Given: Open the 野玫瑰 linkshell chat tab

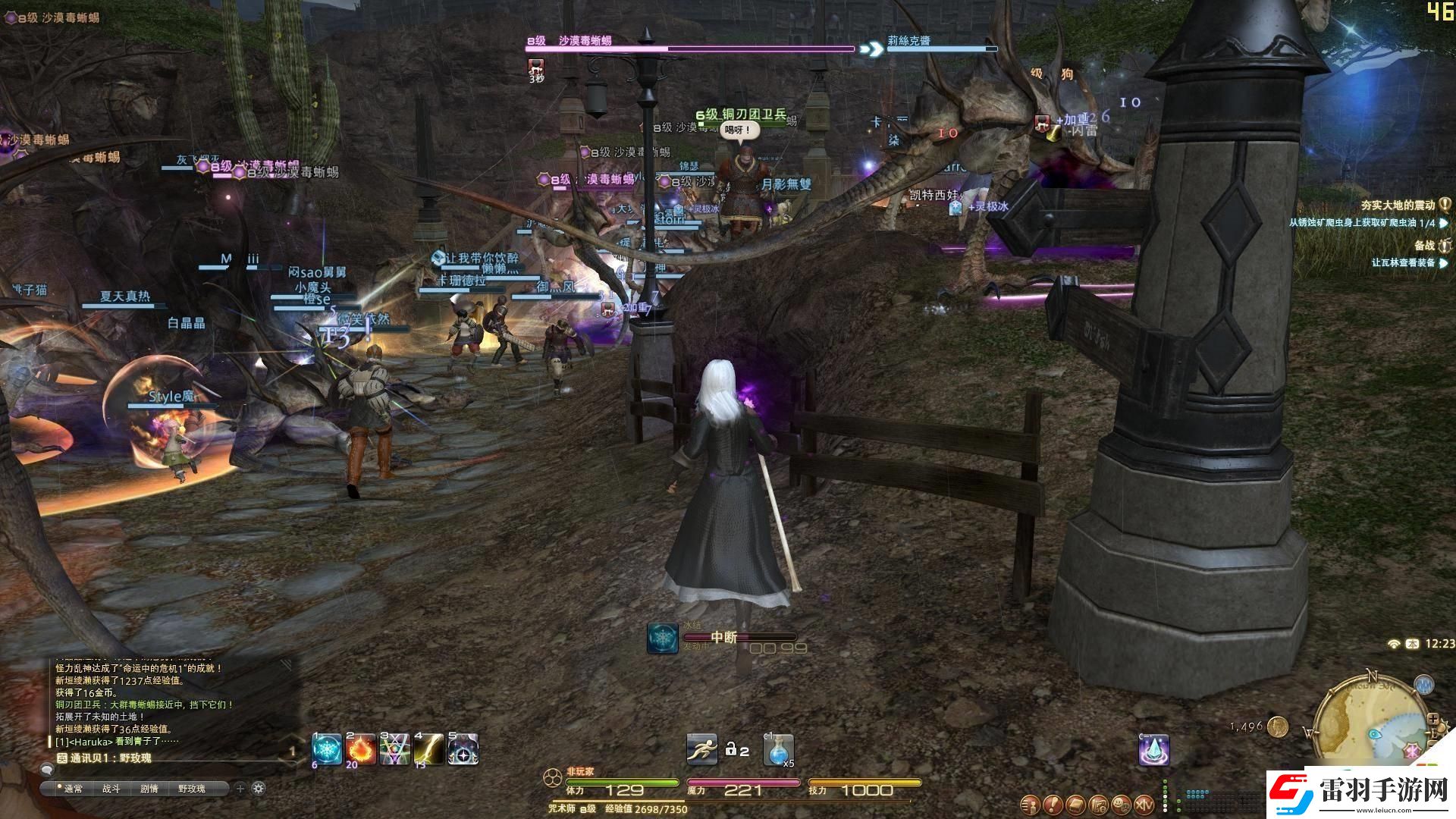Looking at the screenshot, I should coord(192,788).
